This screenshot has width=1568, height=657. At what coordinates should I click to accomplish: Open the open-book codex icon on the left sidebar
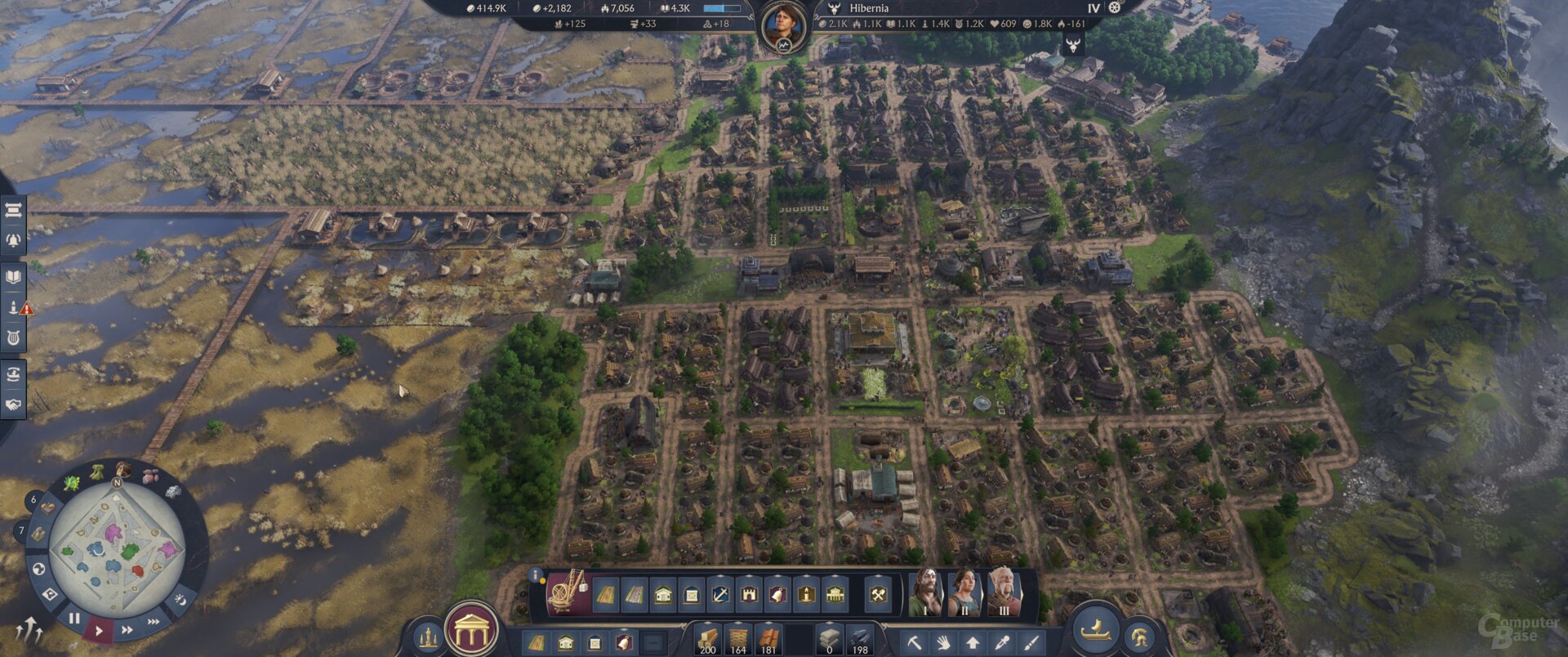[x=13, y=277]
